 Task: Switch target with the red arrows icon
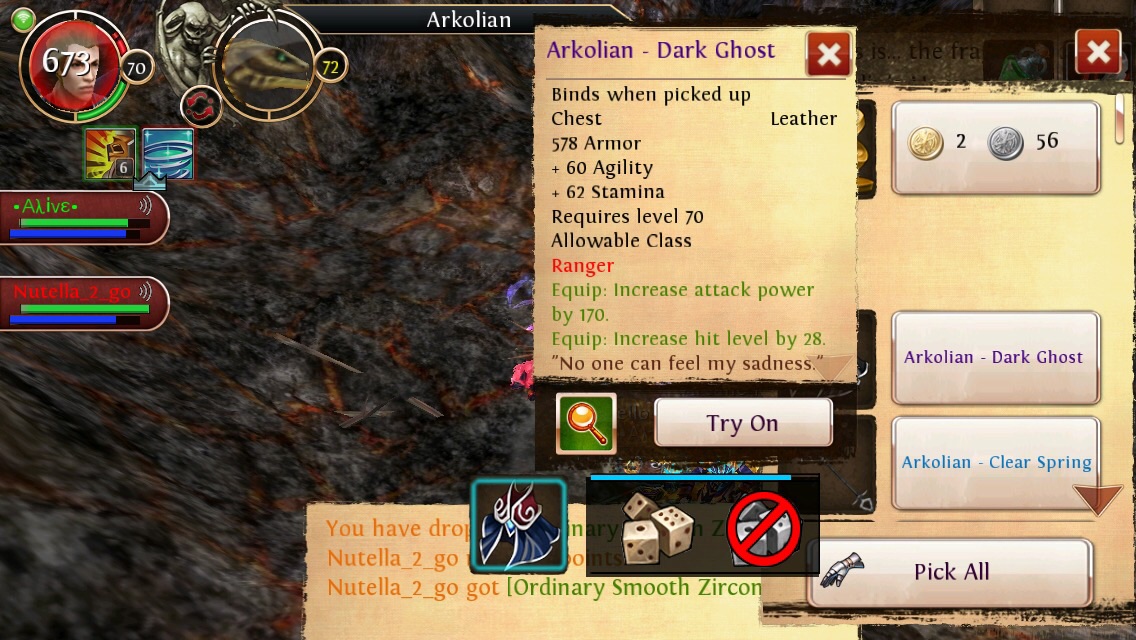click(x=200, y=106)
